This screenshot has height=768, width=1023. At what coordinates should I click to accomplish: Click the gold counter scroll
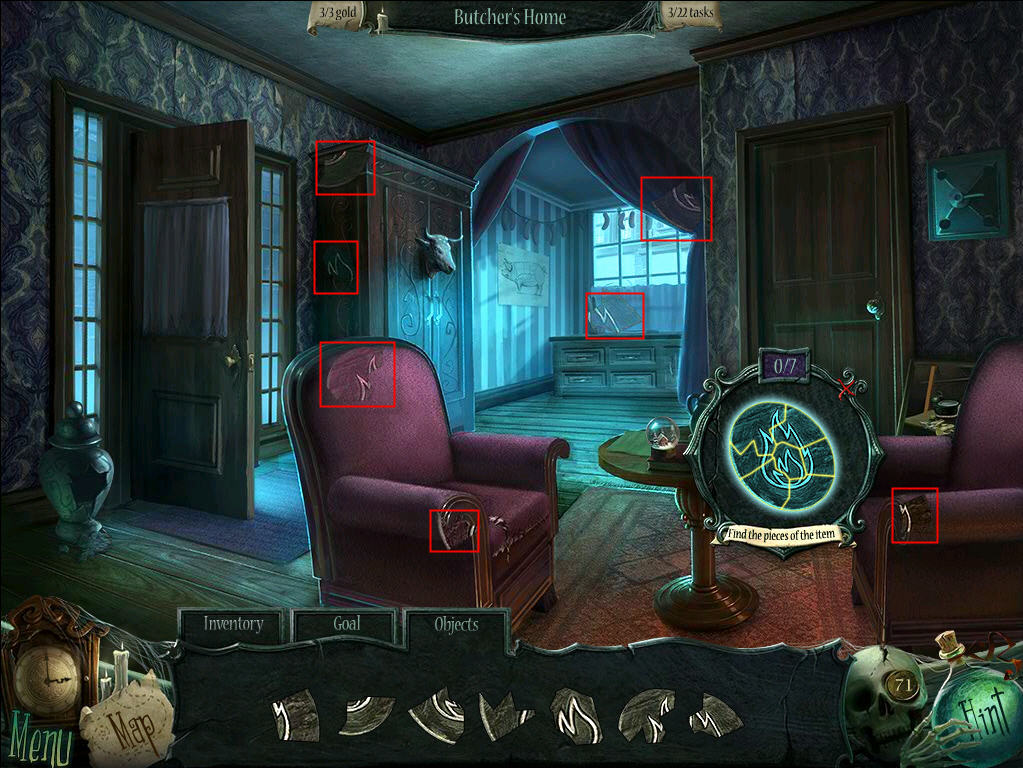pos(340,15)
